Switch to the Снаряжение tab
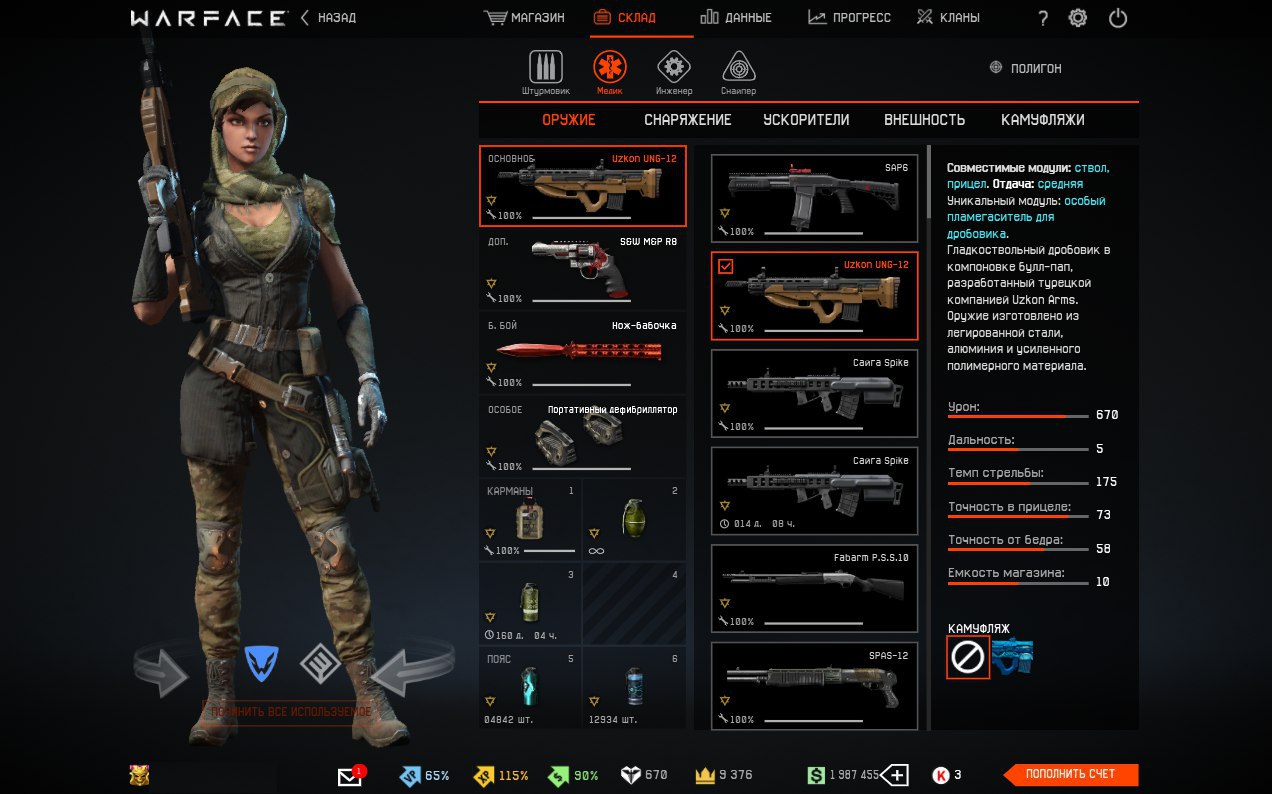1272x794 pixels. 687,120
